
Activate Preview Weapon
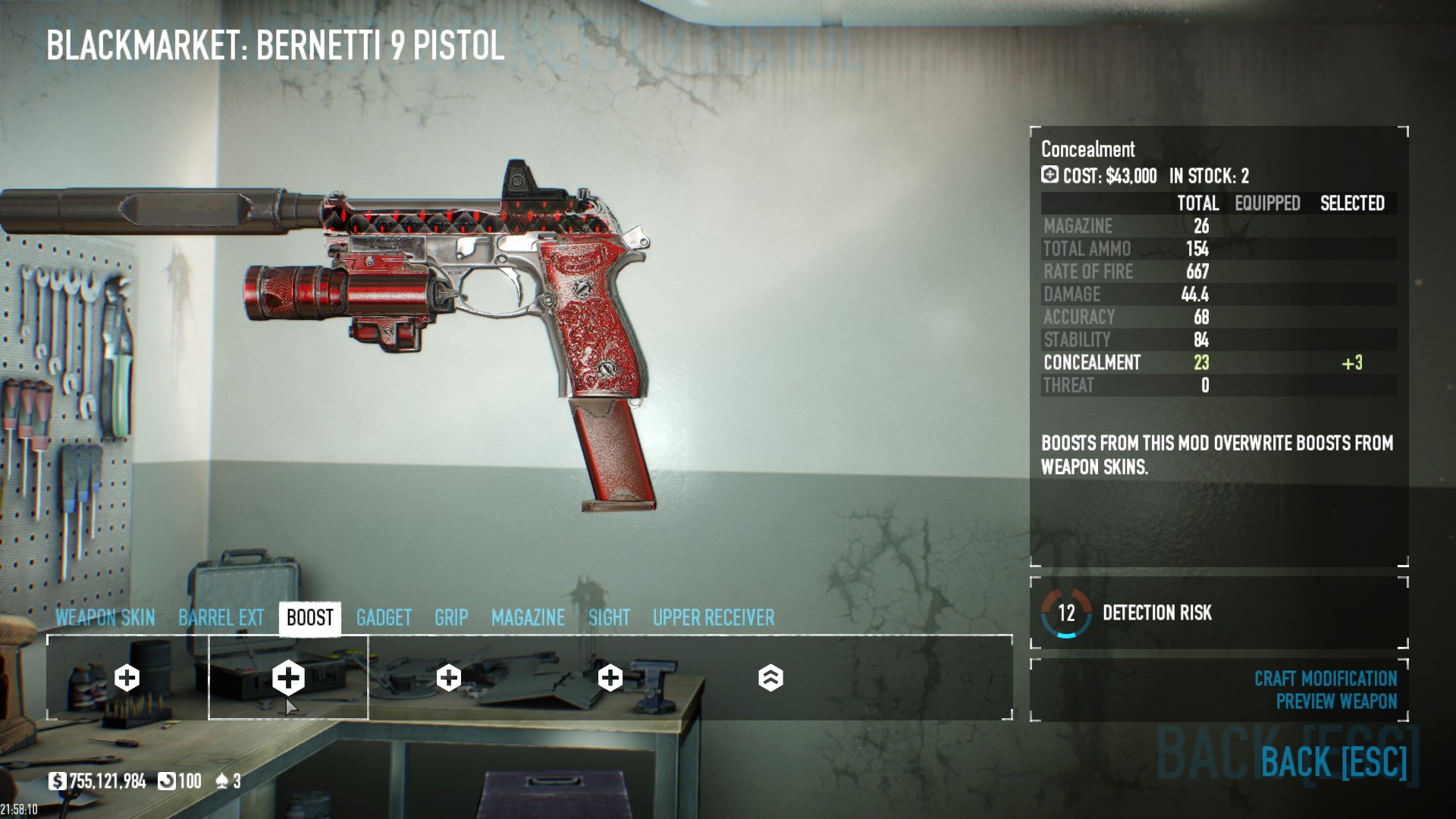point(1335,701)
